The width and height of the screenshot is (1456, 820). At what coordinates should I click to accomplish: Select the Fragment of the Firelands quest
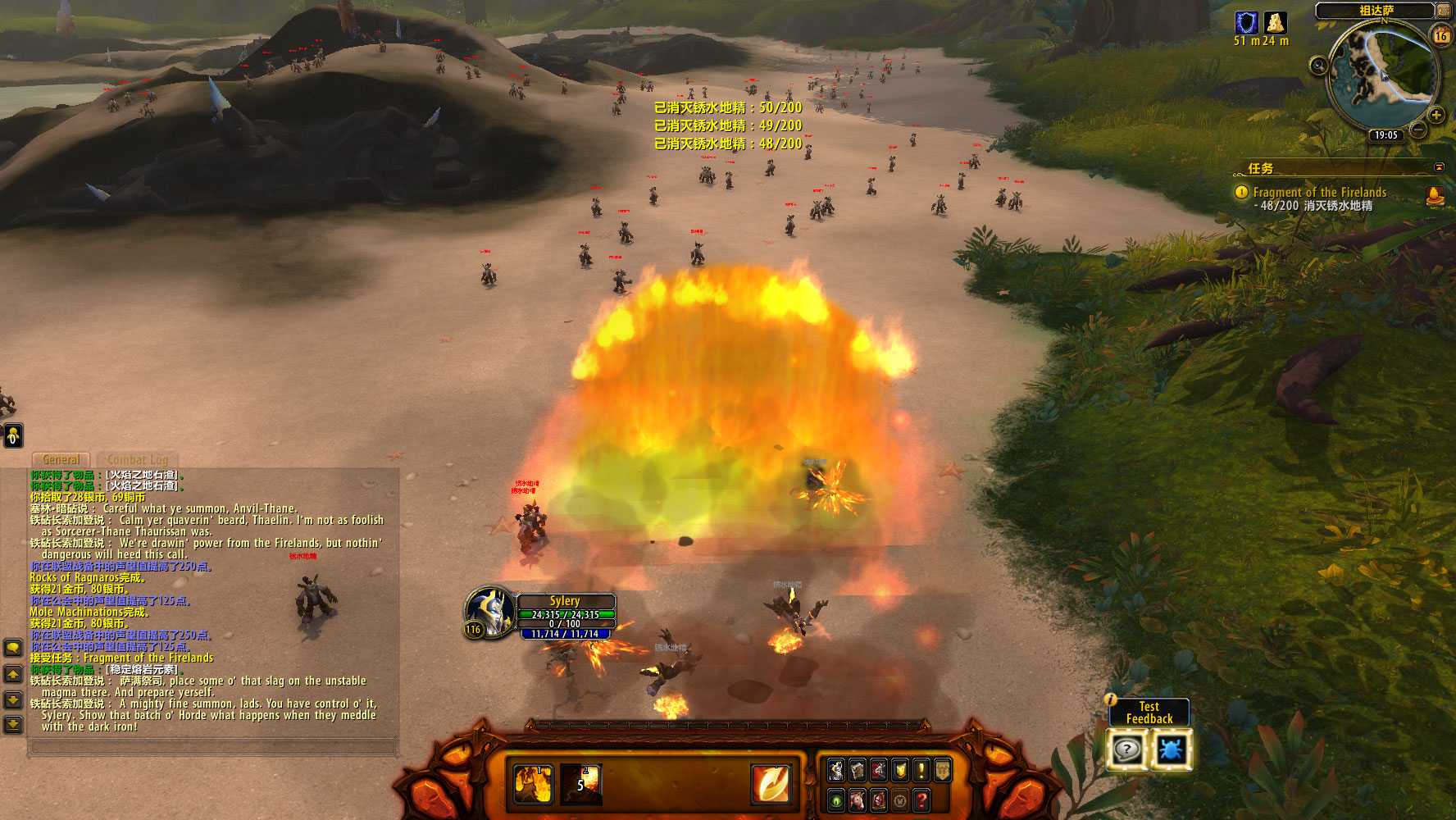pyautogui.click(x=1319, y=193)
